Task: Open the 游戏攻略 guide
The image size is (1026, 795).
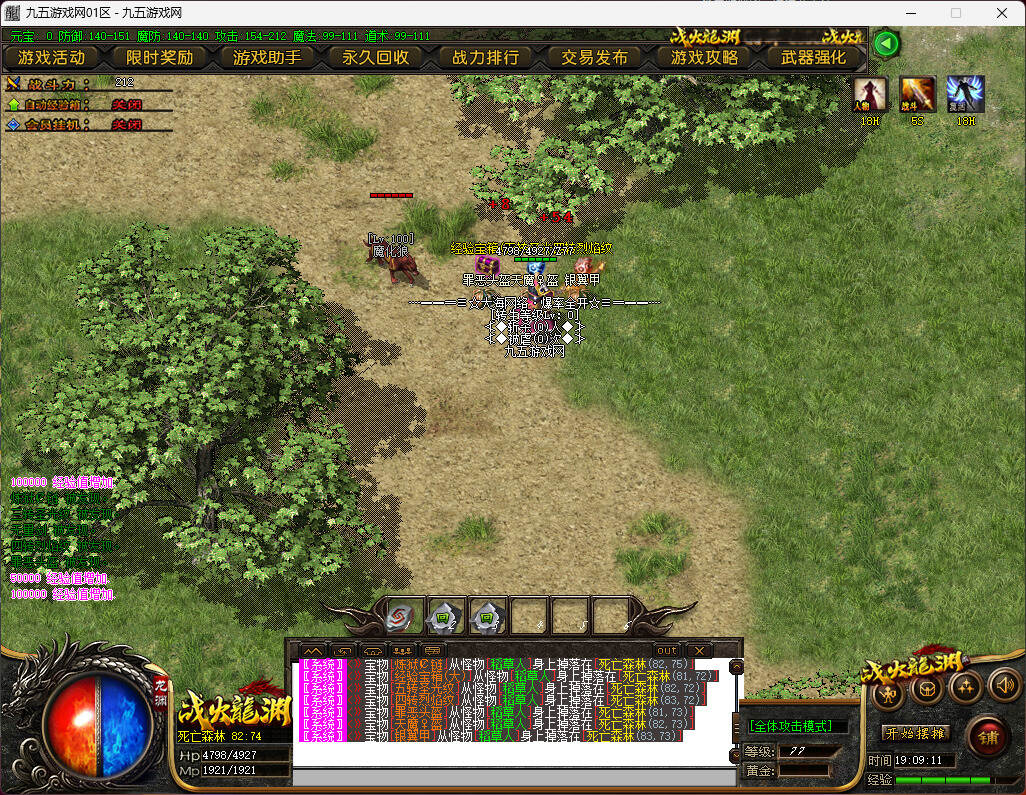Action: (704, 57)
